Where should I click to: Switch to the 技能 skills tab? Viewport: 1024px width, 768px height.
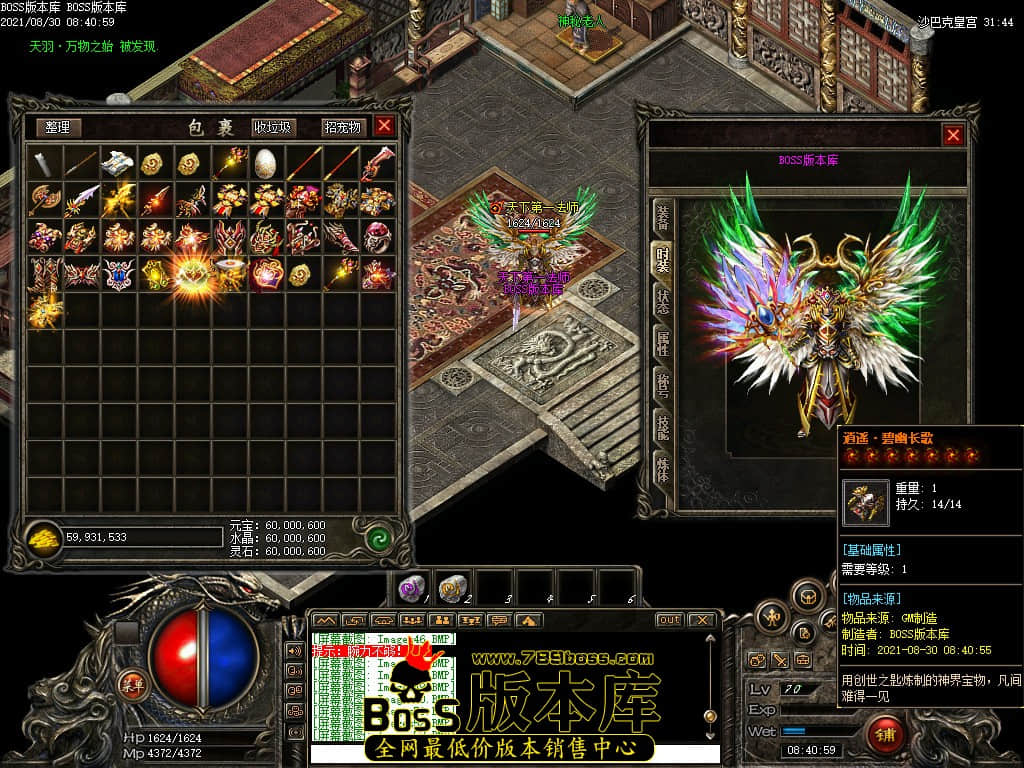pos(662,428)
